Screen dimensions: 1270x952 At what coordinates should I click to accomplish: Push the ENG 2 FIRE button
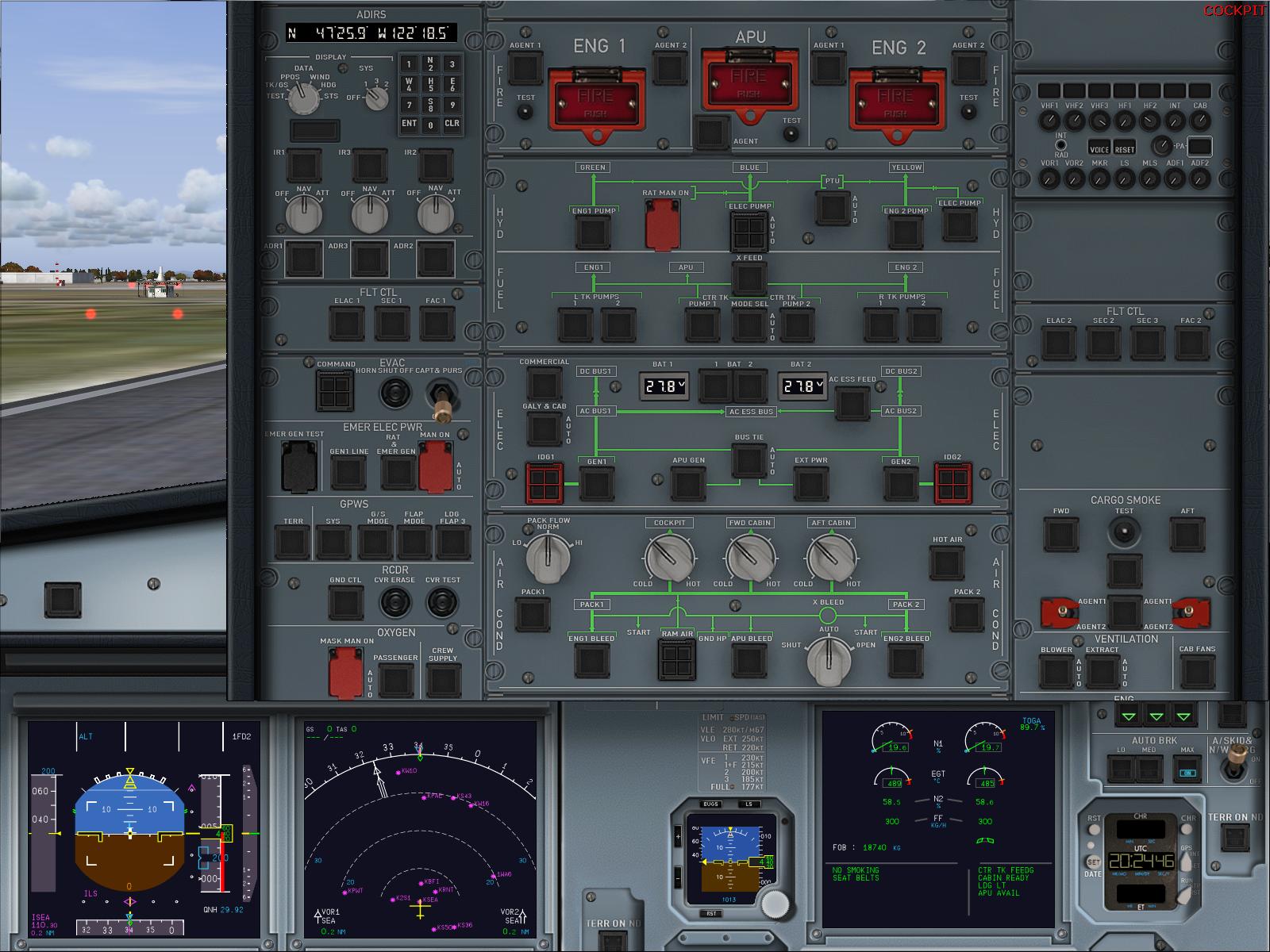[x=895, y=102]
